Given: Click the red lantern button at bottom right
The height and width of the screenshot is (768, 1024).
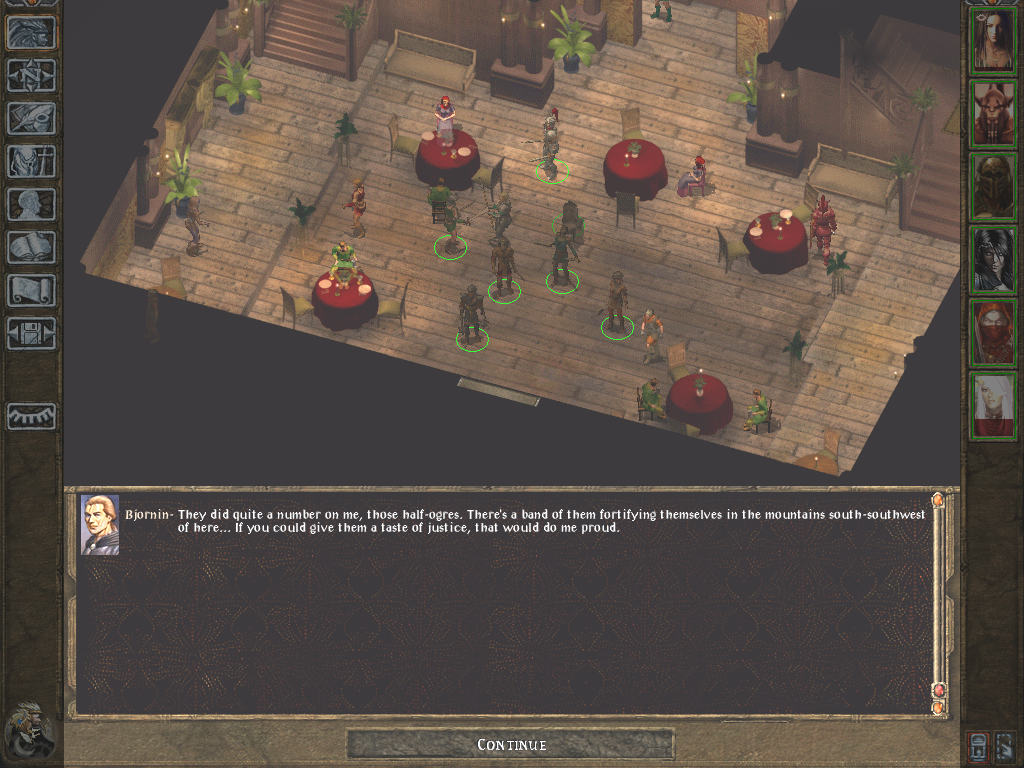Looking at the screenshot, I should (979, 746).
